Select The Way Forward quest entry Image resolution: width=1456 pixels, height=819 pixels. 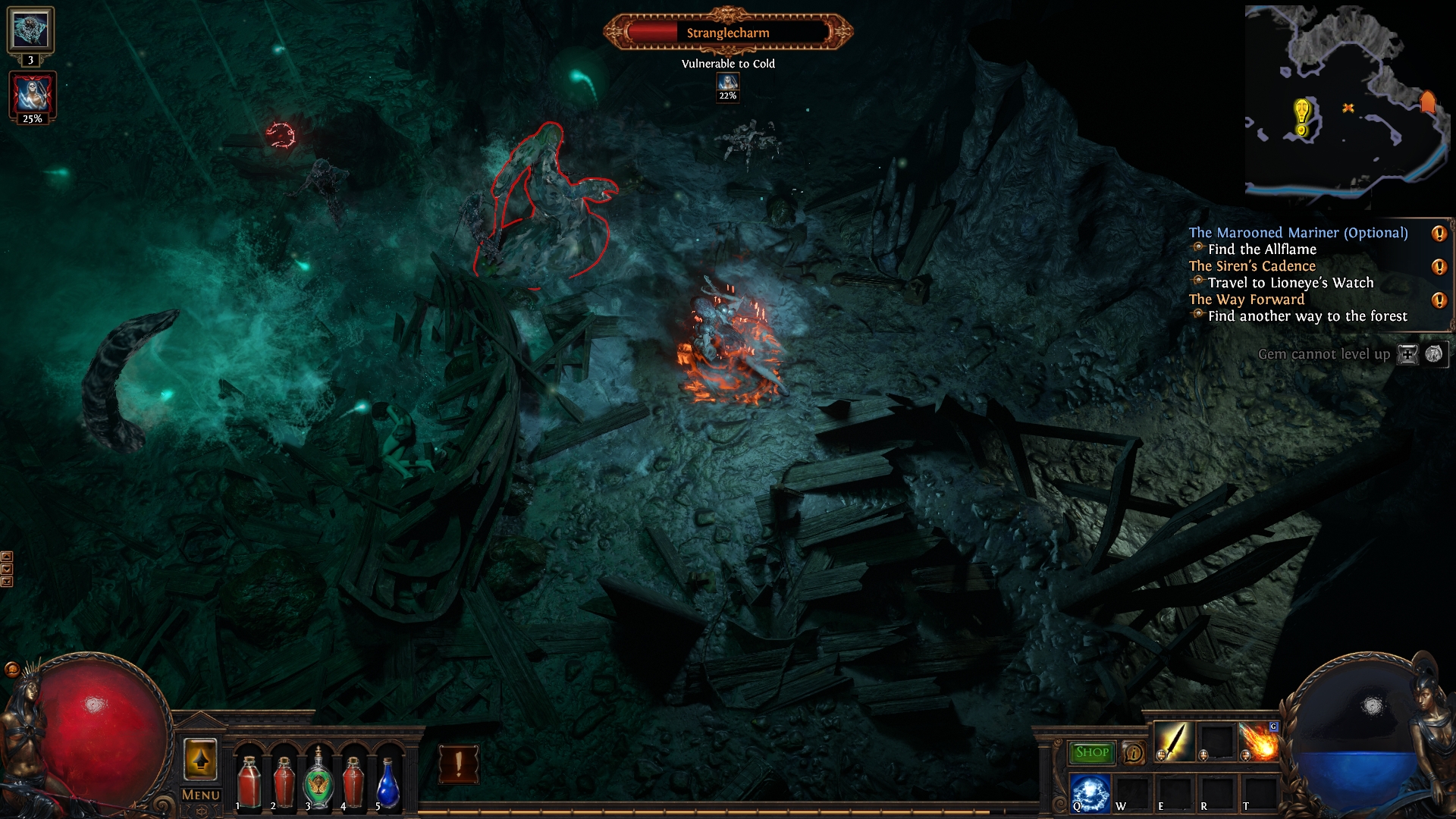click(x=1247, y=300)
